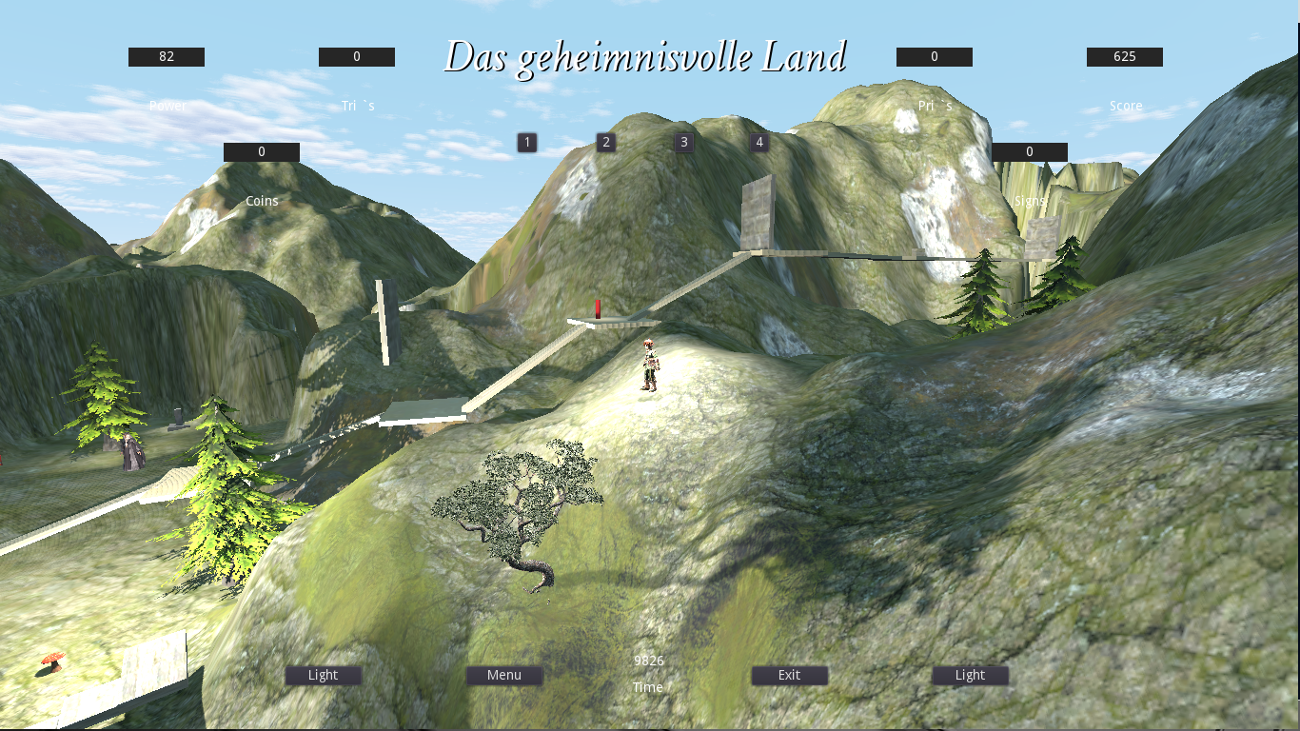
Task: Toggle the right Light option
Action: (x=968, y=675)
